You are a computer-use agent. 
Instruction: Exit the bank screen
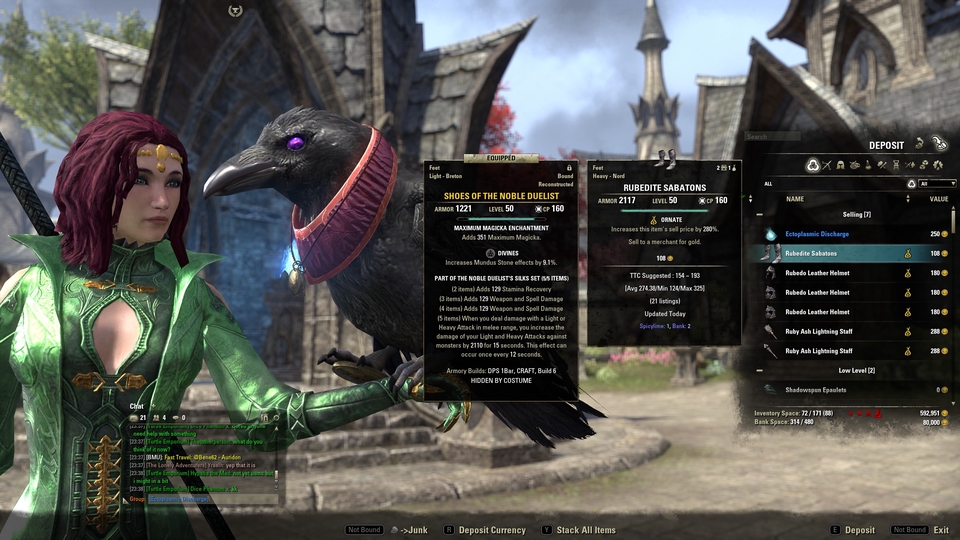click(941, 530)
